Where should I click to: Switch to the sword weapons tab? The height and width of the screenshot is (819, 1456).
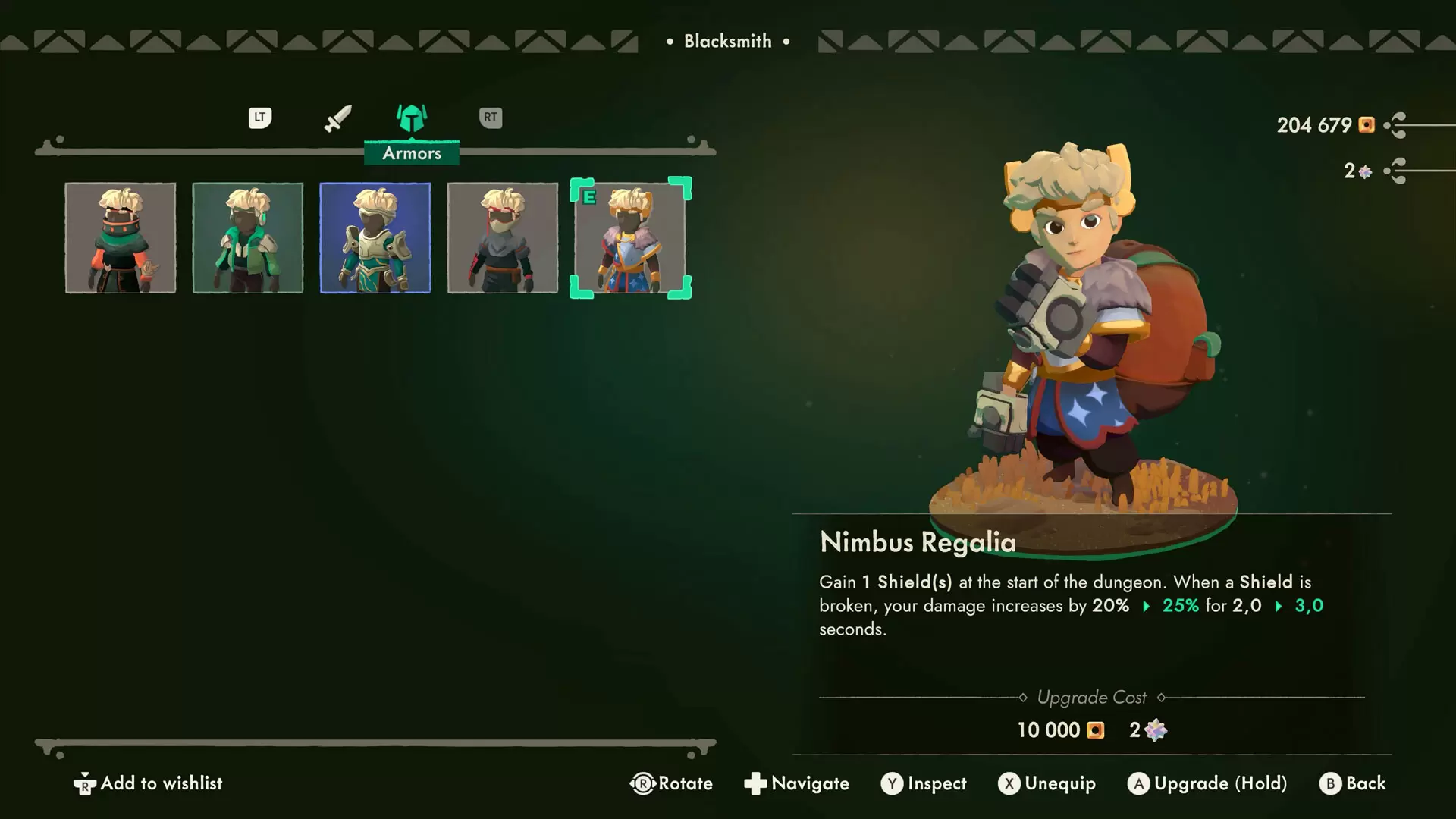[x=337, y=118]
